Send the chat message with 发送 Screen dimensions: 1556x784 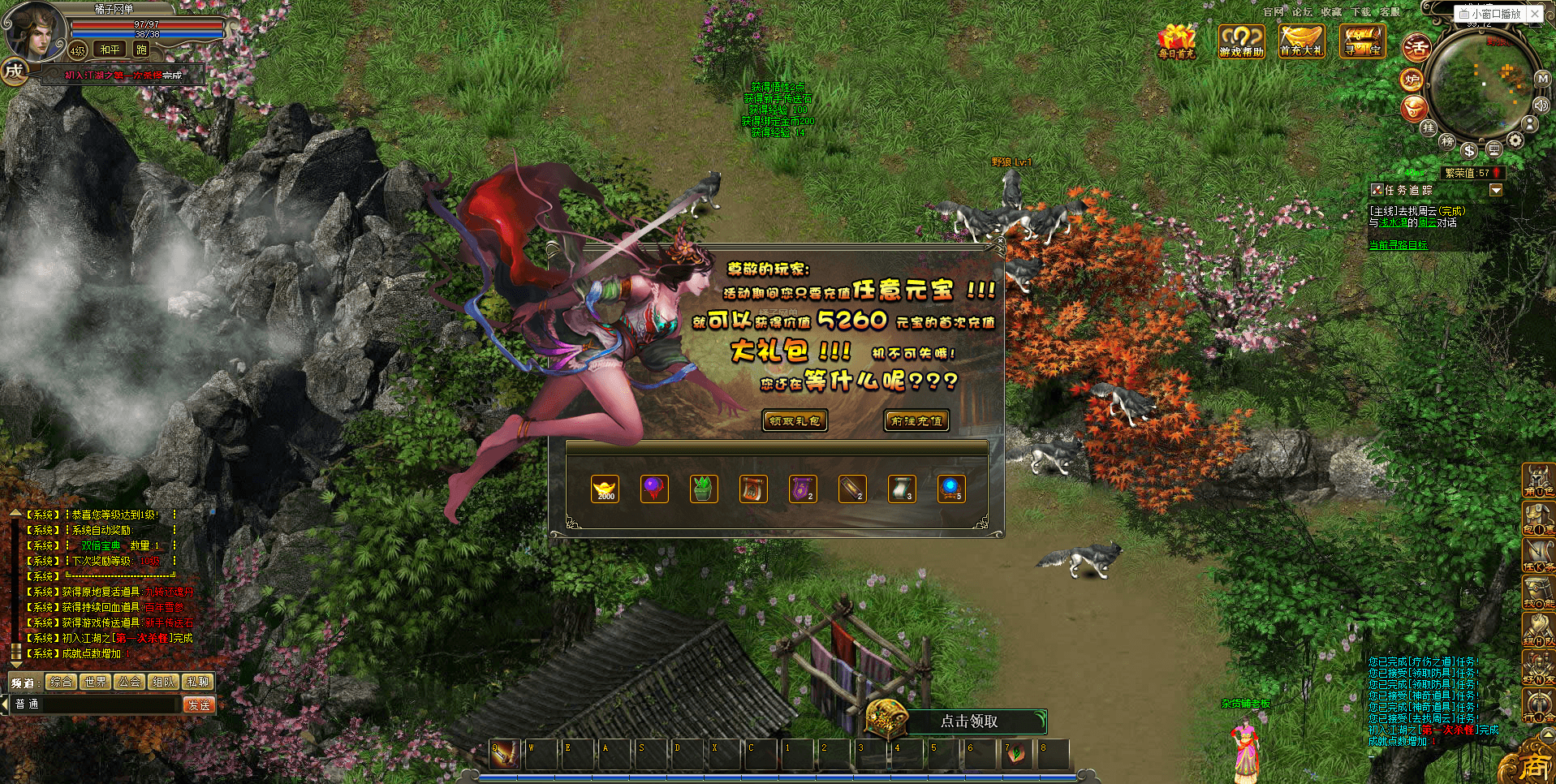coord(199,704)
